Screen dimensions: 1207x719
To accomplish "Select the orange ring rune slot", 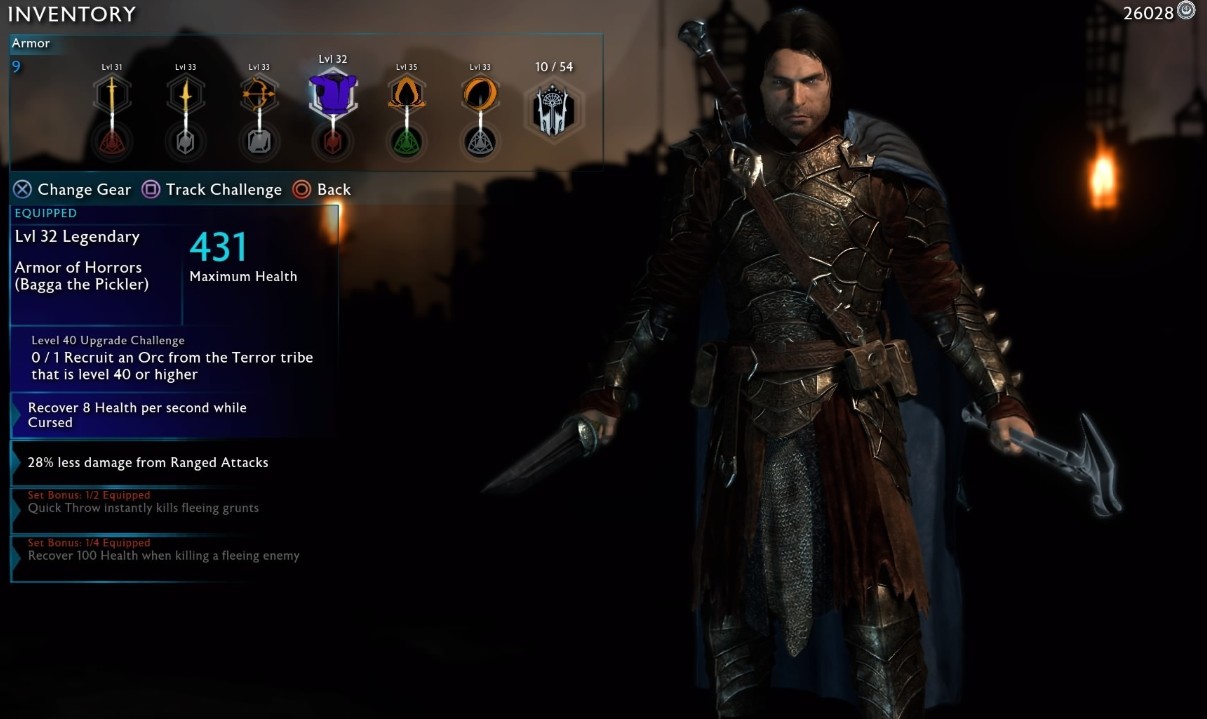I will point(479,96).
